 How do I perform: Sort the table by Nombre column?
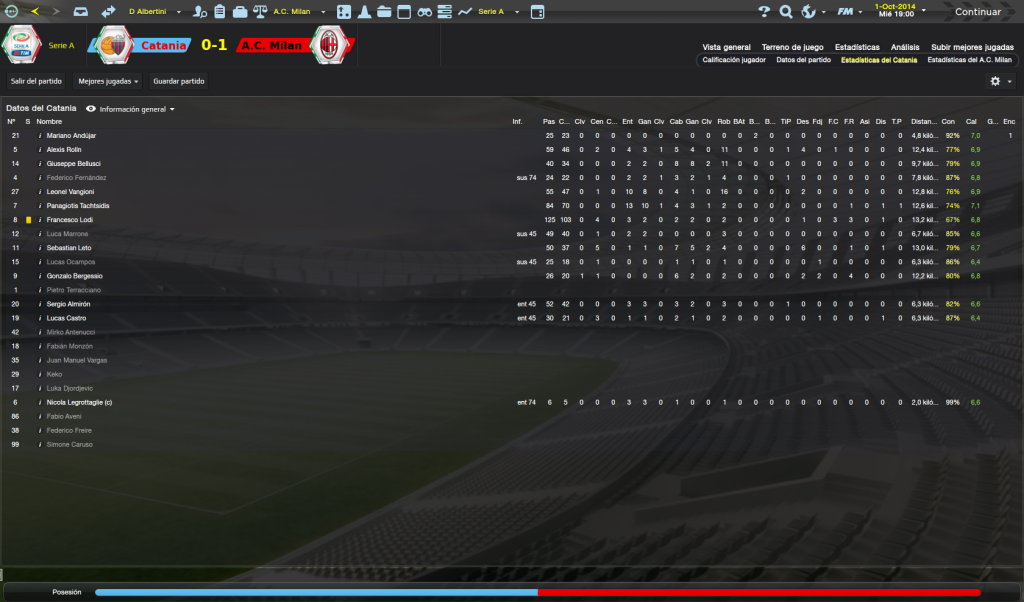[49, 122]
